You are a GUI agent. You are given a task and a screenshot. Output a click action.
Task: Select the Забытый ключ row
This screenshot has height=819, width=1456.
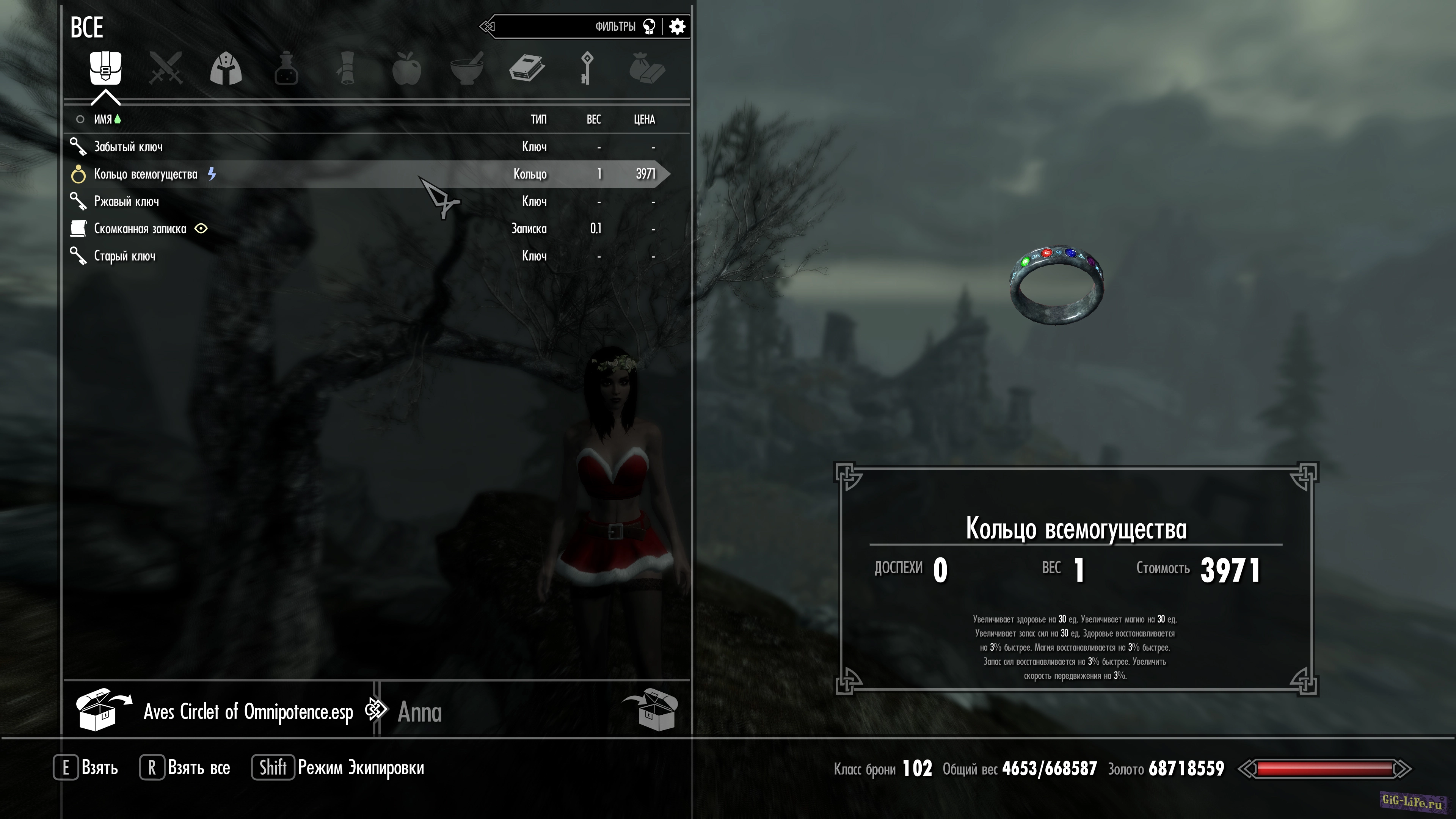pos(128,147)
